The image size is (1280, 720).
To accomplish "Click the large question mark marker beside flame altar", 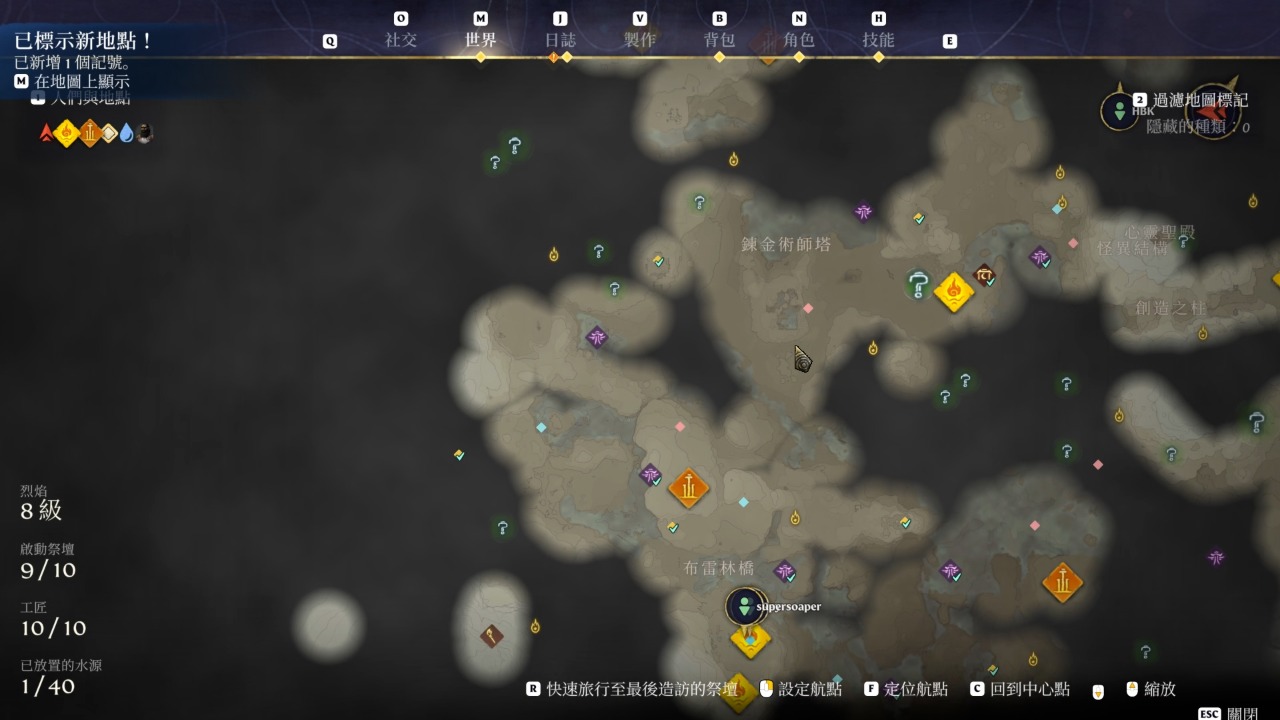I will pos(919,285).
